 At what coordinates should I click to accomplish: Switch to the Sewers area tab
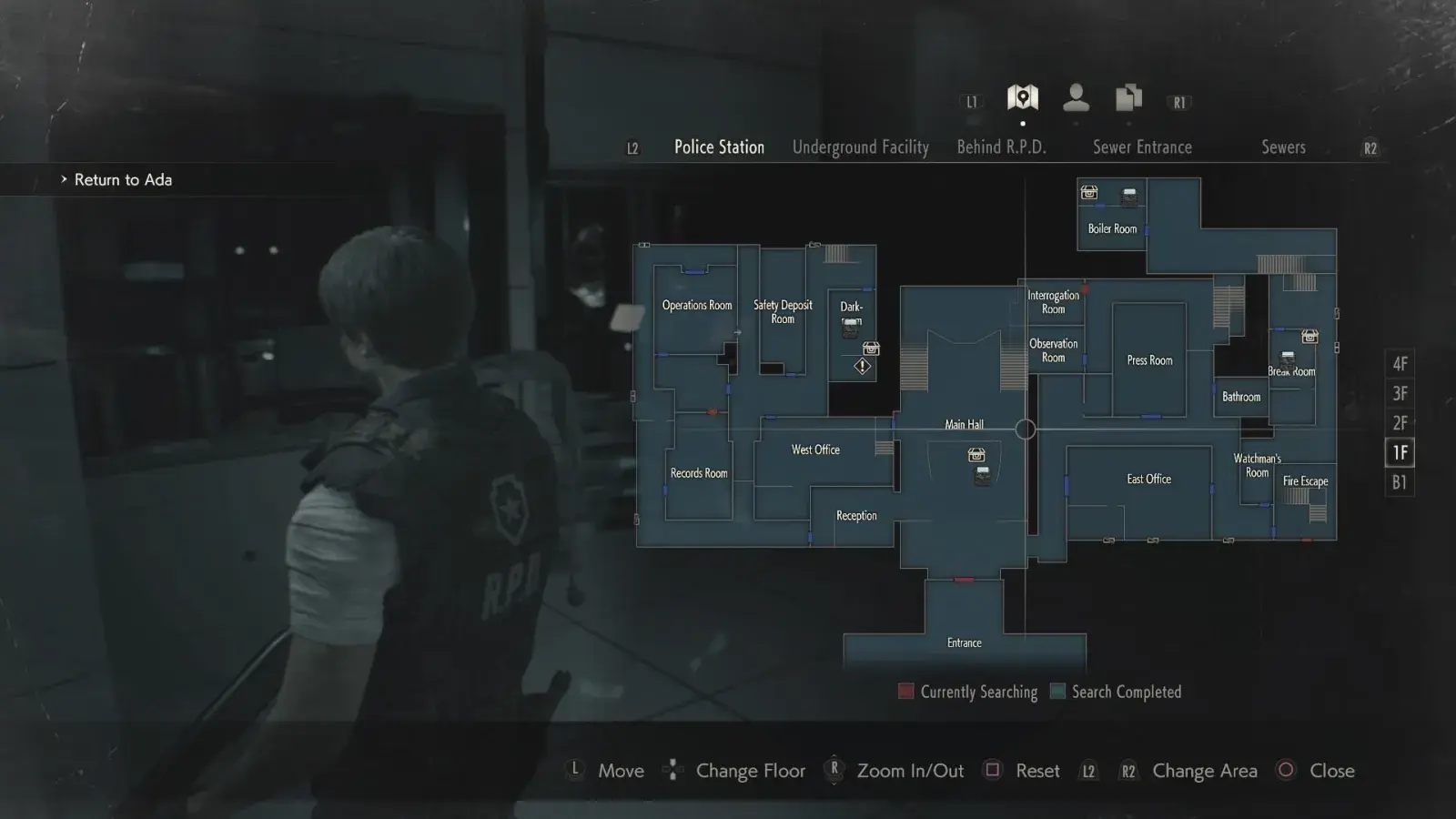(x=1283, y=147)
